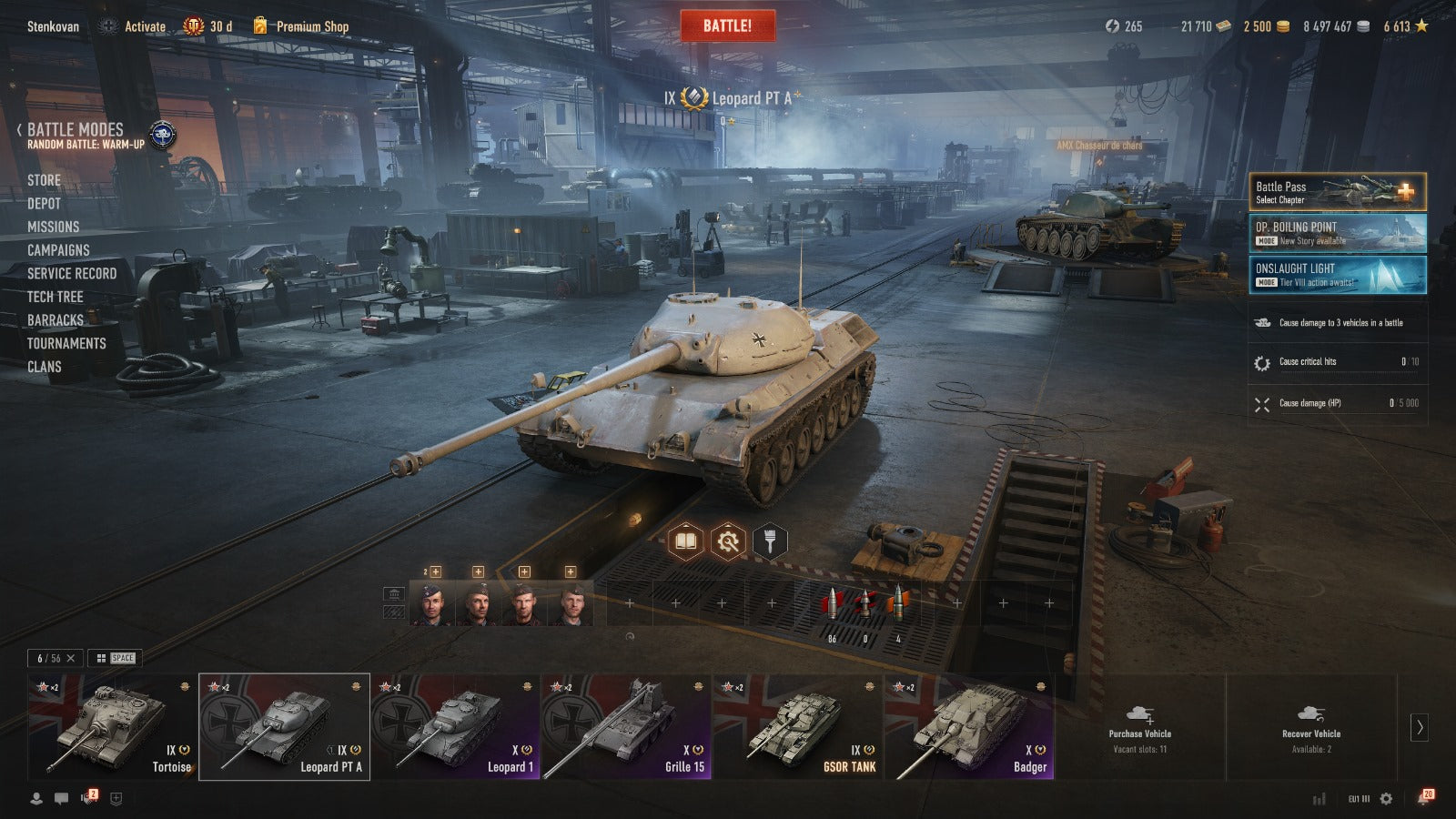Image resolution: width=1456 pixels, height=819 pixels.
Task: Show the Campaigns page
Action: (58, 250)
